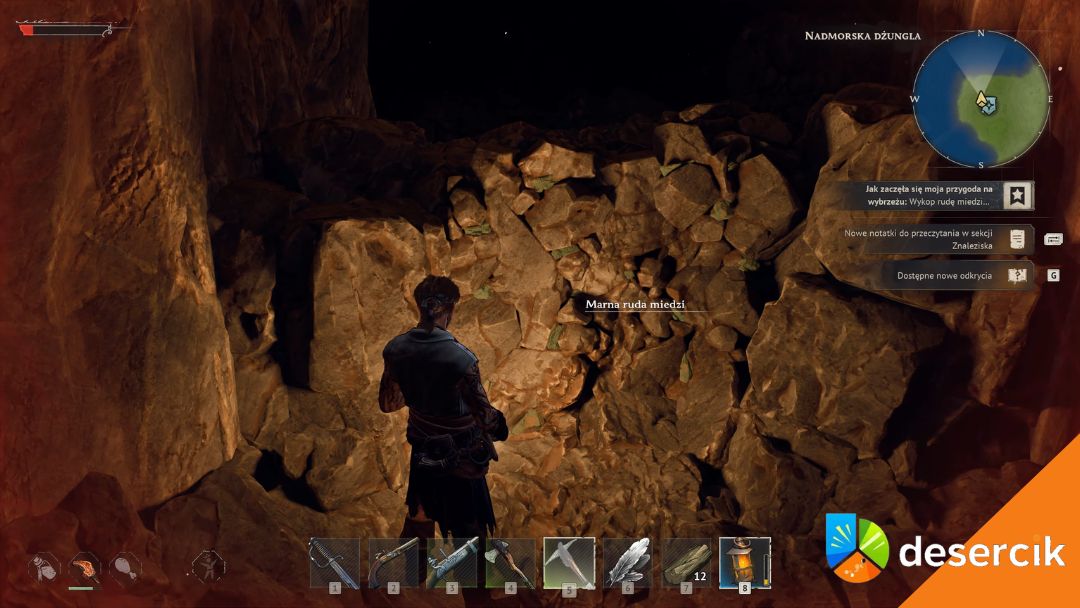Click the cooked meat food buff icon

85,568
